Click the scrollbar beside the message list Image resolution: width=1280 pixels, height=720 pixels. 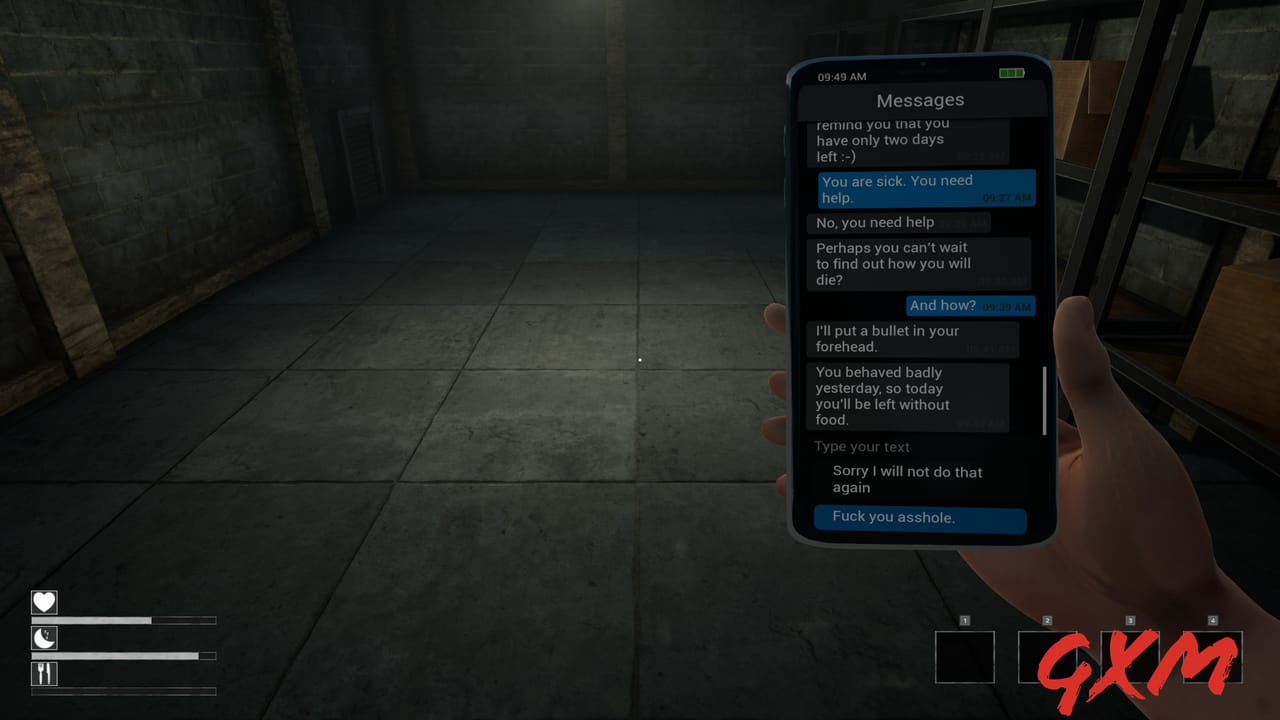[x=1042, y=400]
